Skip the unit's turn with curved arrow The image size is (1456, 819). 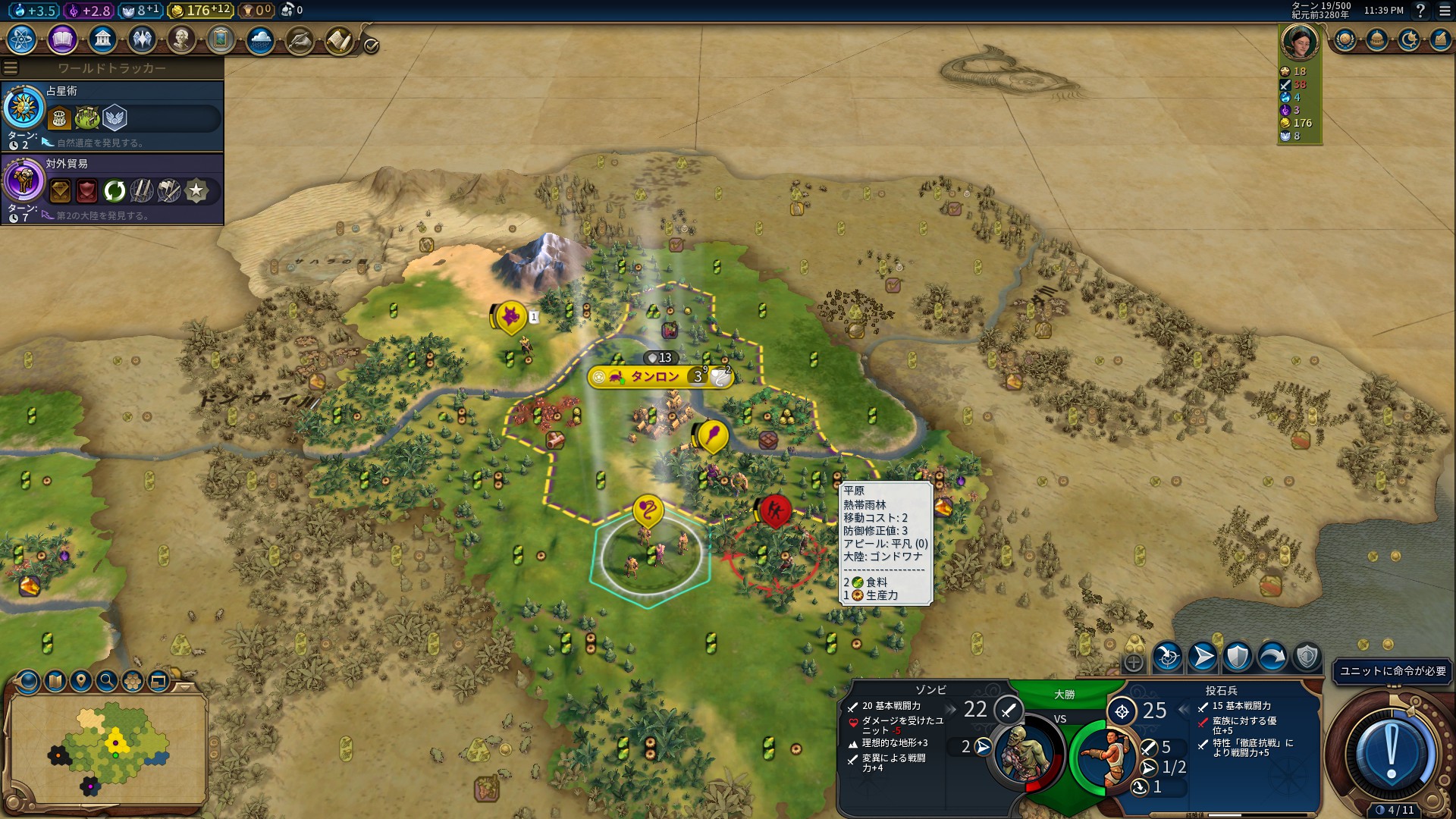coord(1272,657)
